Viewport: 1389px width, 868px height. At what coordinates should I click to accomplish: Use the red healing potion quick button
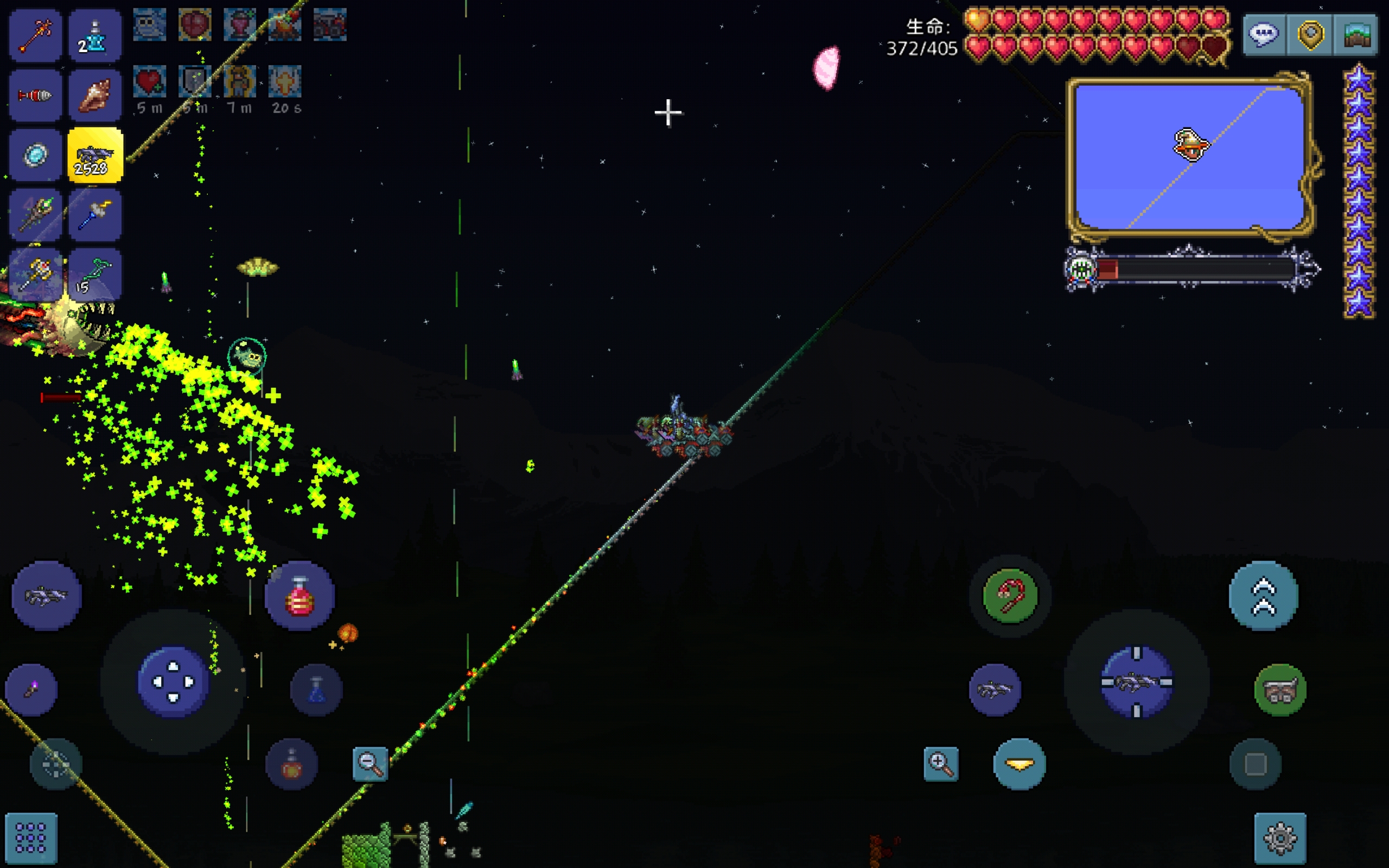point(300,596)
